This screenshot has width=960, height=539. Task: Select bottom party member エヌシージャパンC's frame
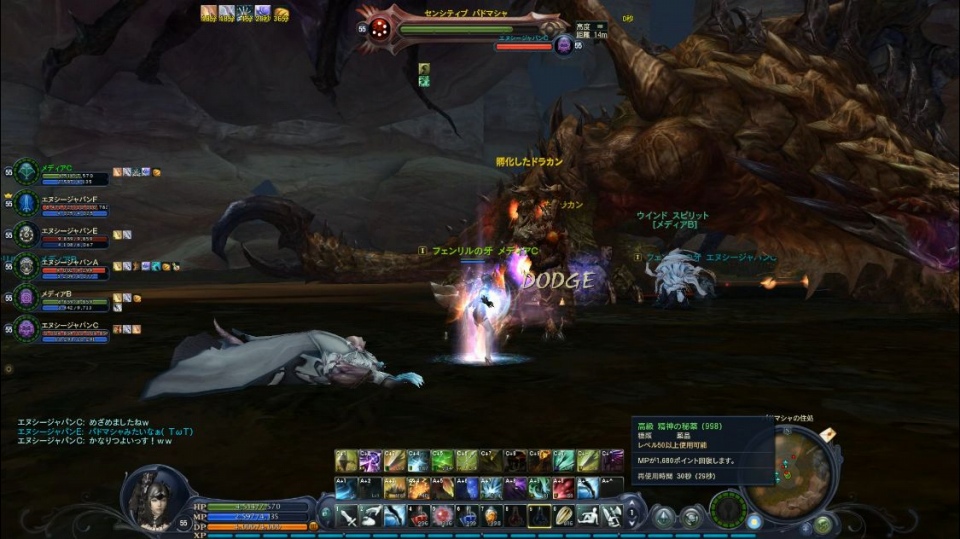pyautogui.click(x=60, y=328)
